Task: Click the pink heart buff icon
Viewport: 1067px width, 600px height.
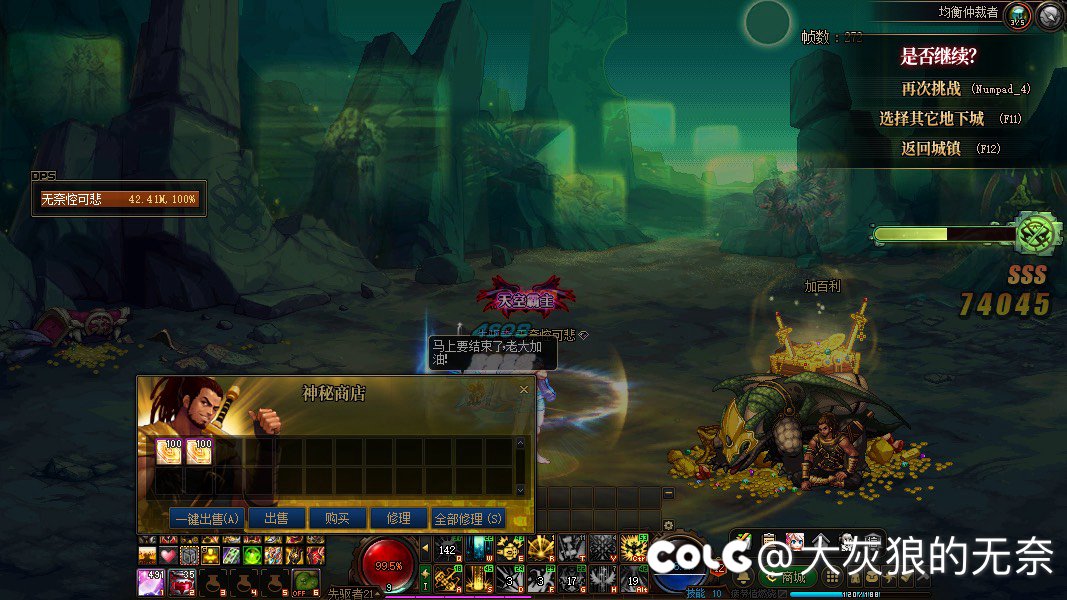Action: (x=167, y=555)
